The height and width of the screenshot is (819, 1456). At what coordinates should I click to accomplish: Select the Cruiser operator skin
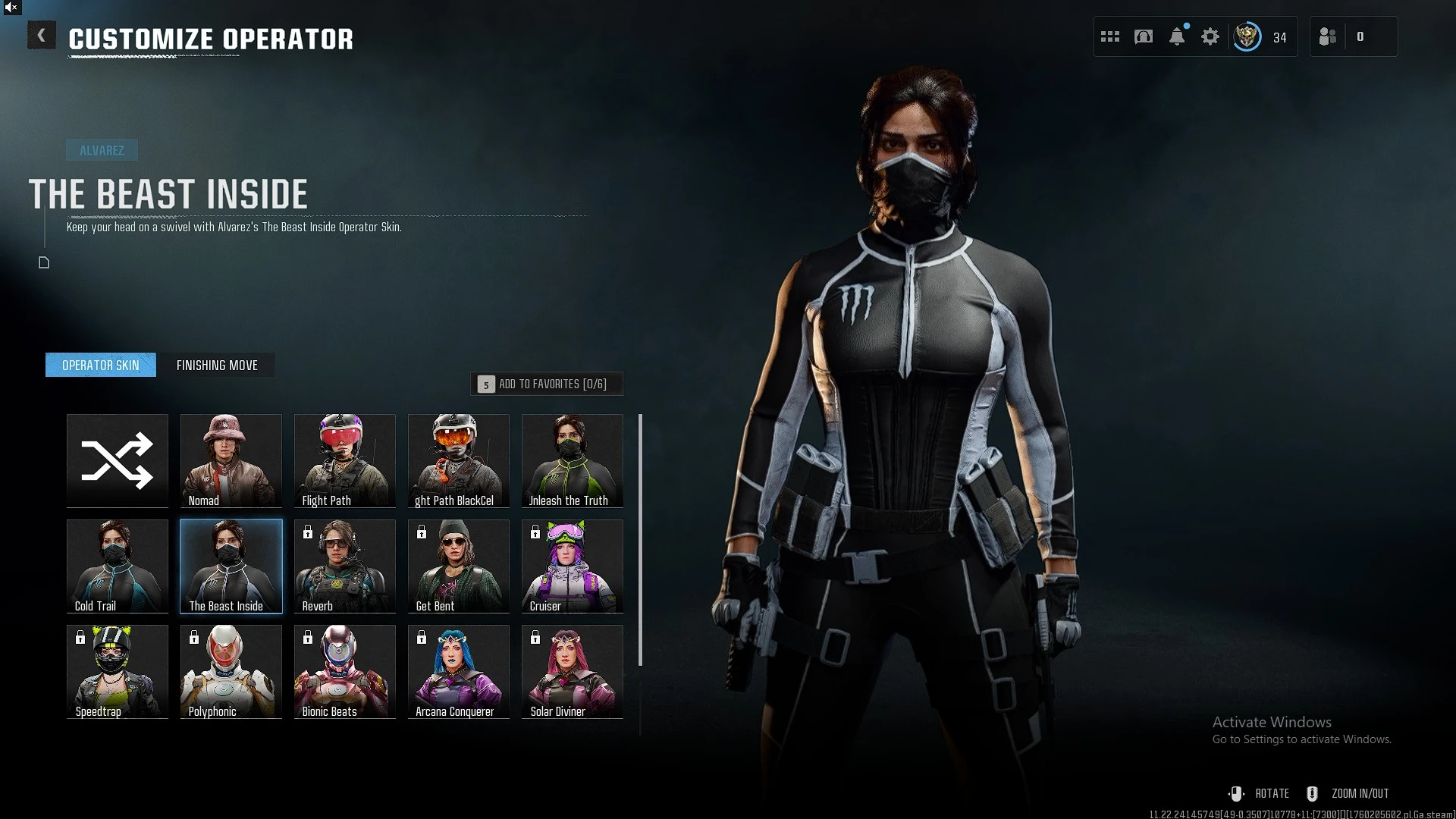572,566
